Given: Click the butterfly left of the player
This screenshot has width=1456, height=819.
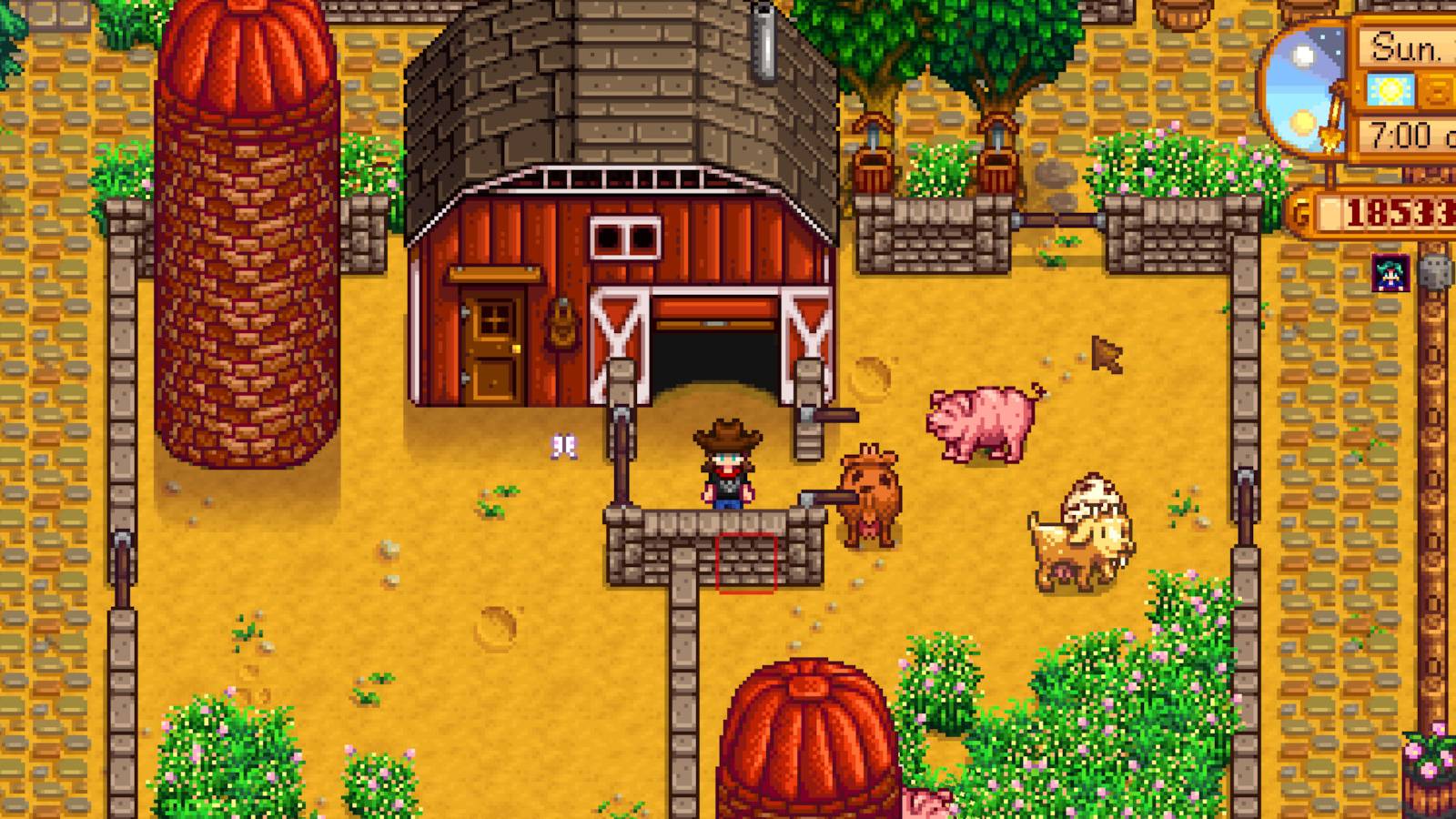Looking at the screenshot, I should pos(564,444).
